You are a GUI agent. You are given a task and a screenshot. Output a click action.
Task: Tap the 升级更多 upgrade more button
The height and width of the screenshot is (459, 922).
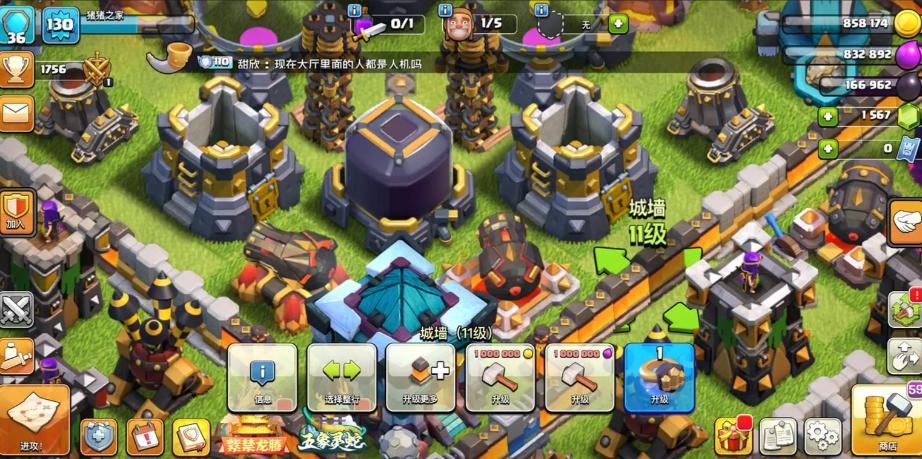tap(420, 378)
